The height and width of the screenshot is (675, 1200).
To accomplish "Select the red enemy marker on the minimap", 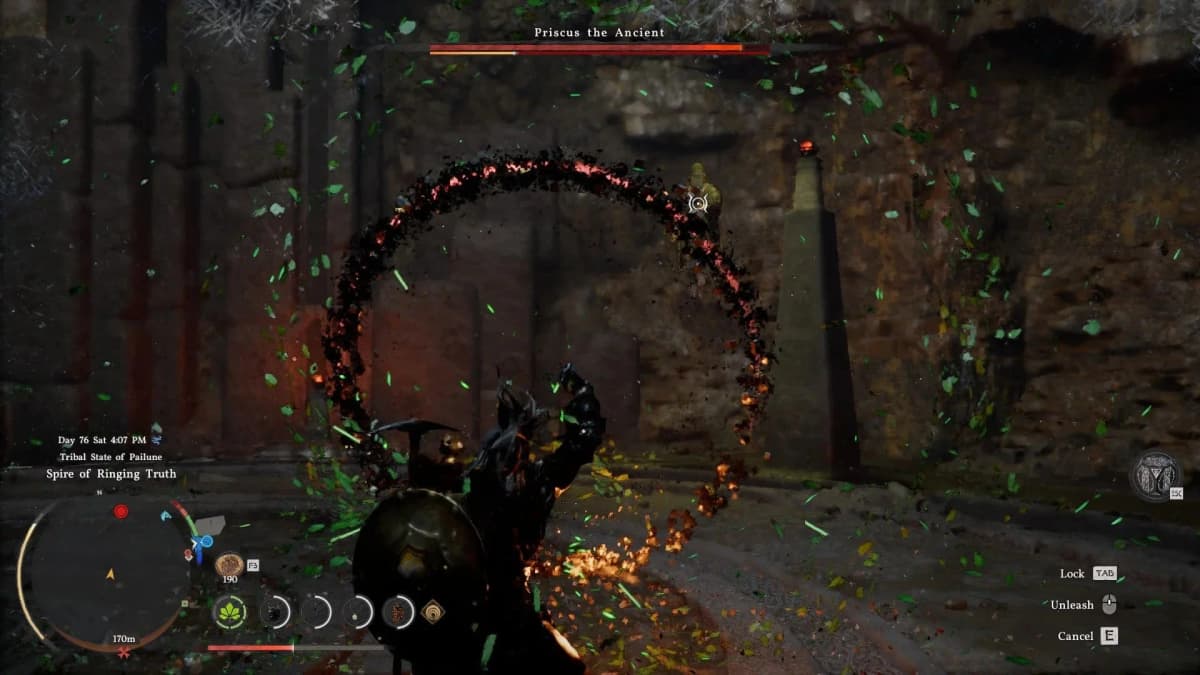I will 121,511.
